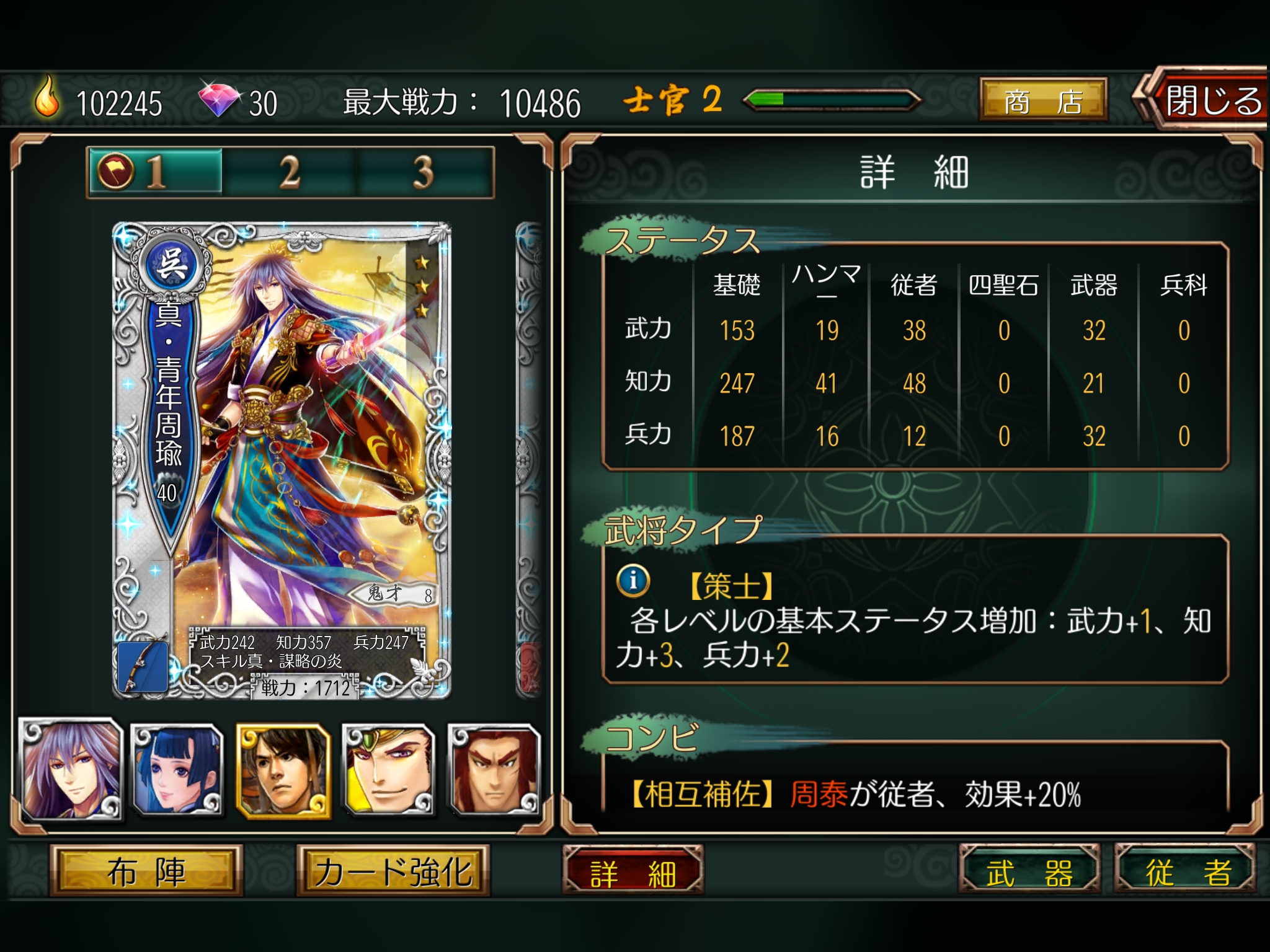Show the 詳細 details tab
1270x952 pixels.
click(633, 872)
